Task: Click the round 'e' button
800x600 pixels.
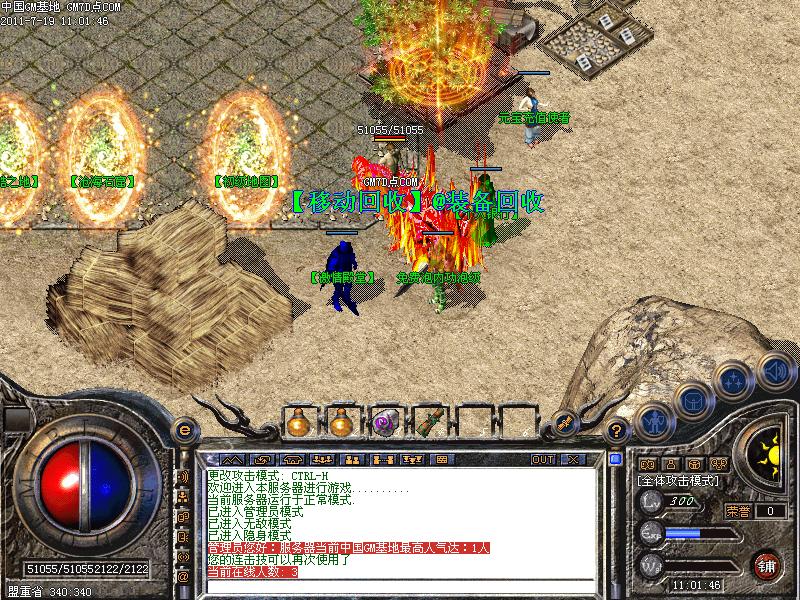Action: tap(183, 430)
